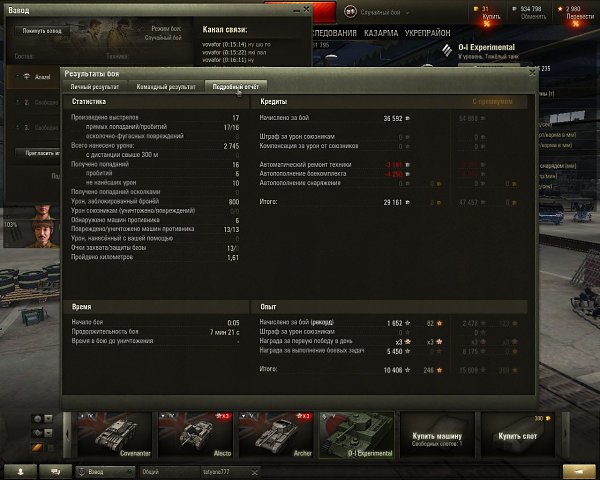
Task: Close the battle results window
Action: tap(532, 72)
